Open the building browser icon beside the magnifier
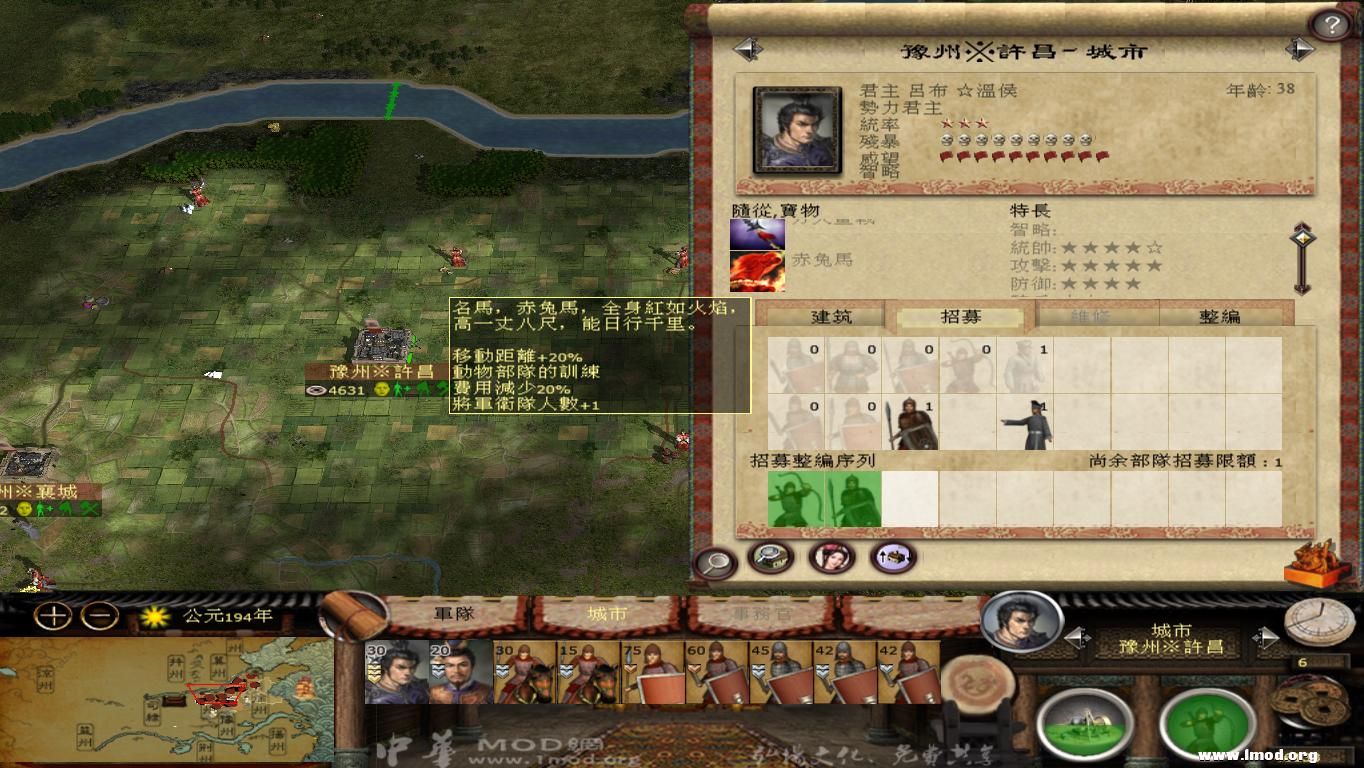The height and width of the screenshot is (768, 1364). pyautogui.click(x=771, y=558)
